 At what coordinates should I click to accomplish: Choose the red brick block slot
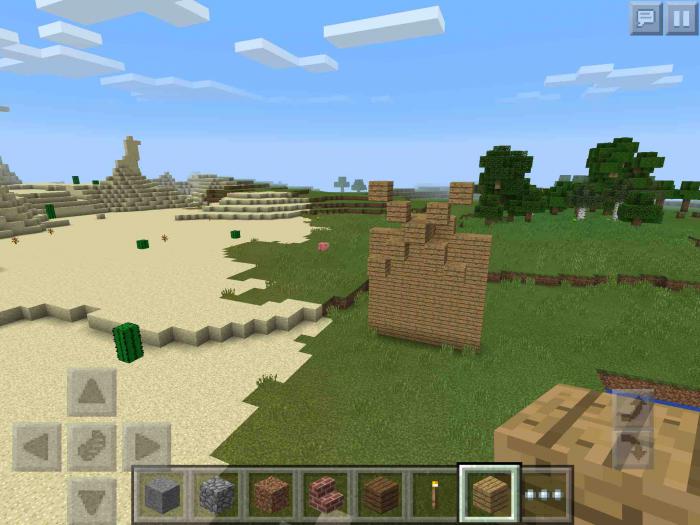click(324, 494)
